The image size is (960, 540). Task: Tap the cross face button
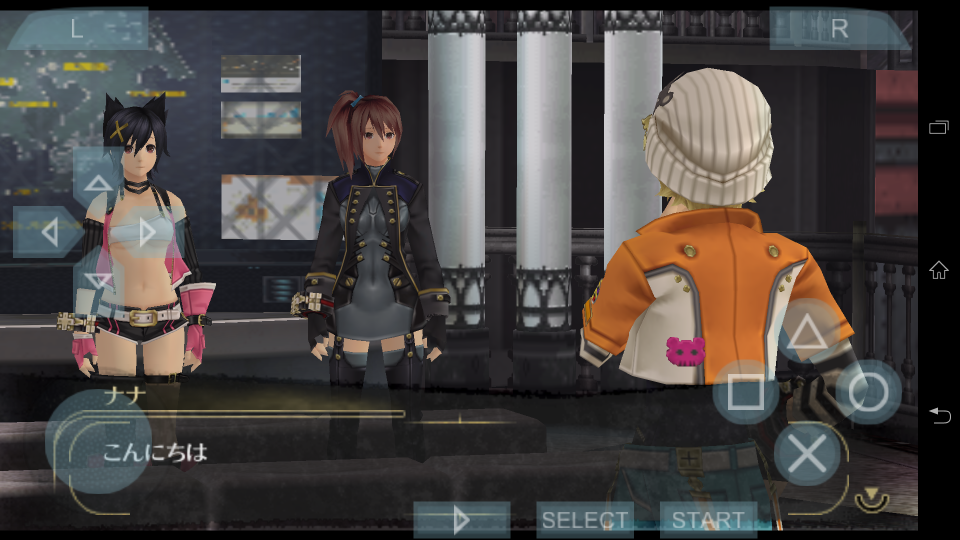point(807,454)
